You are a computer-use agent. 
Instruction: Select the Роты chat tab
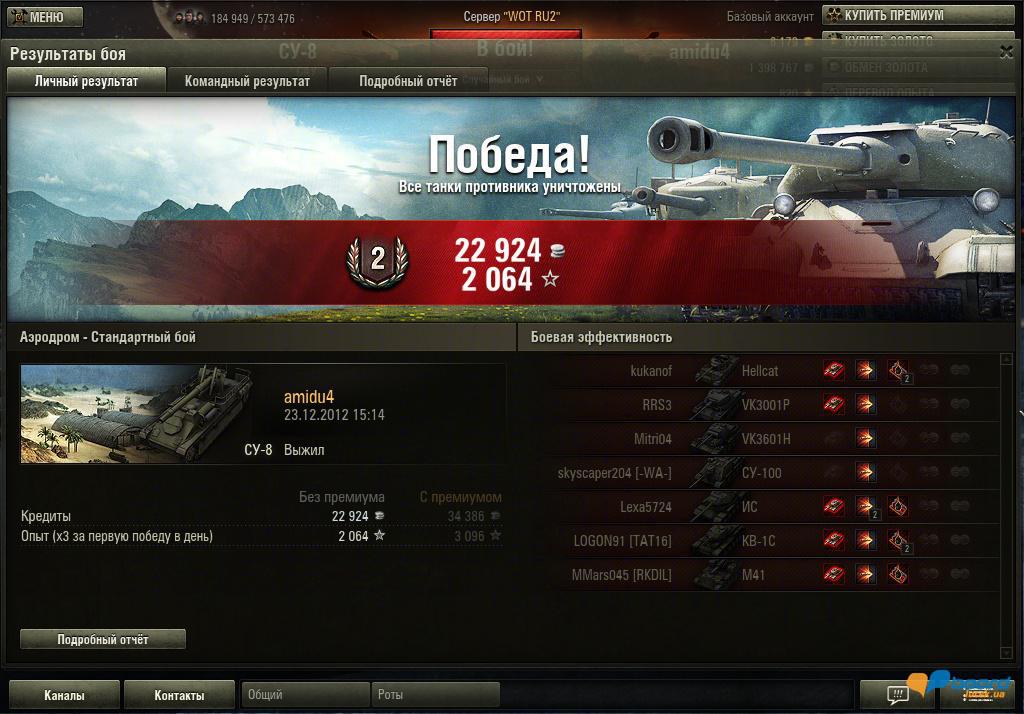436,694
